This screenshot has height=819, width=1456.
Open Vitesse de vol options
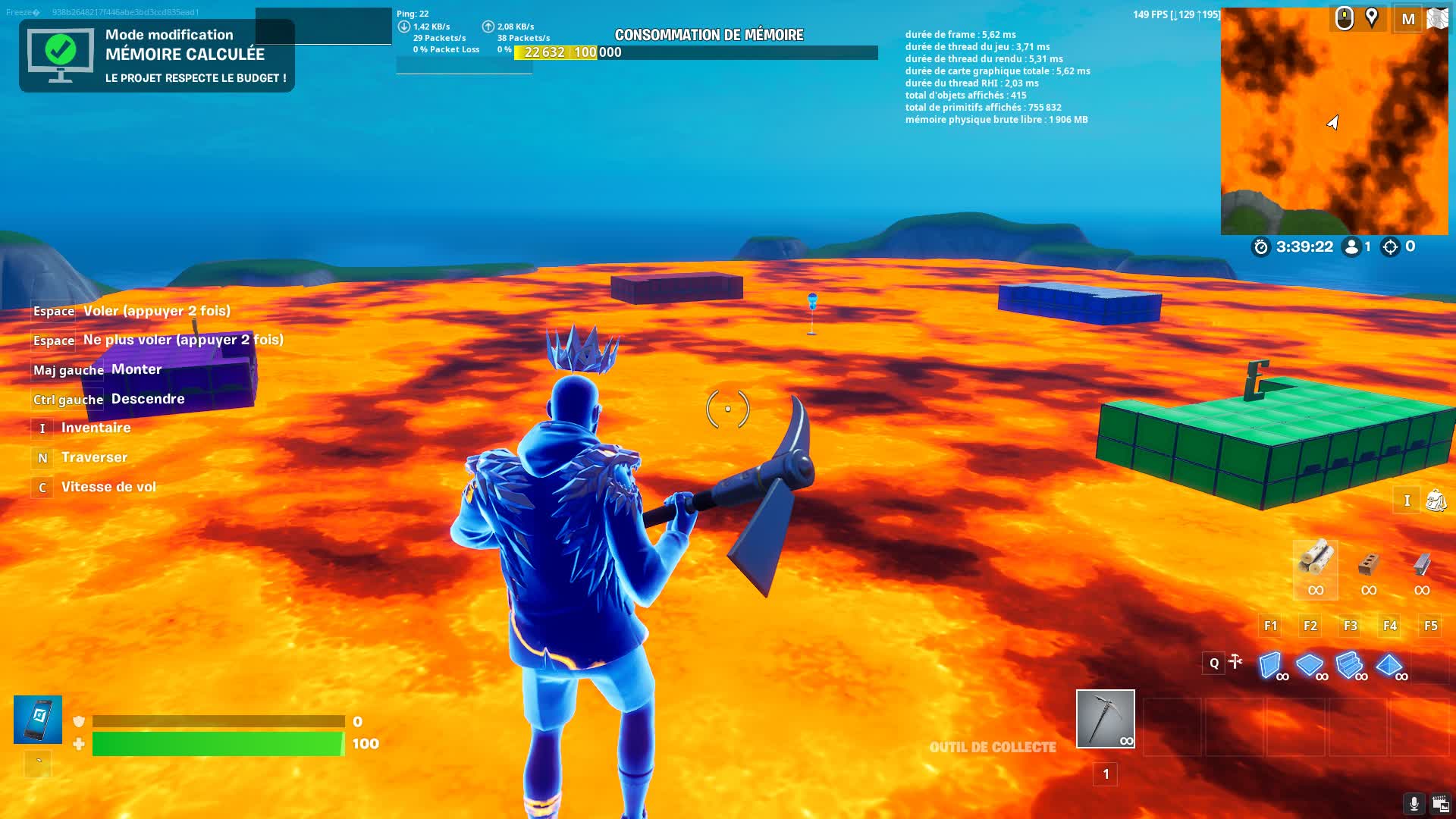click(x=108, y=486)
